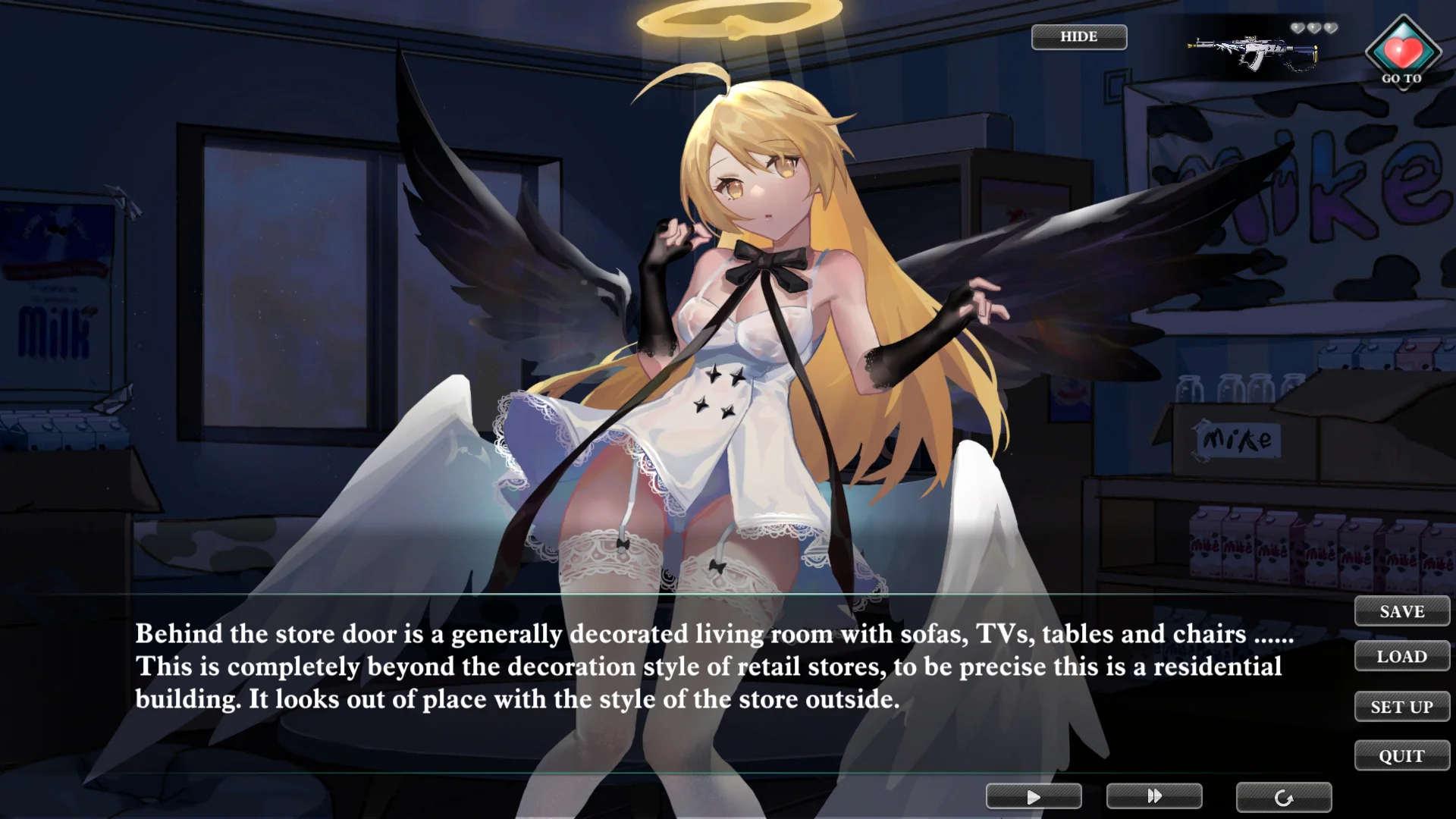Open the heart GO TO menu

[x=1403, y=53]
